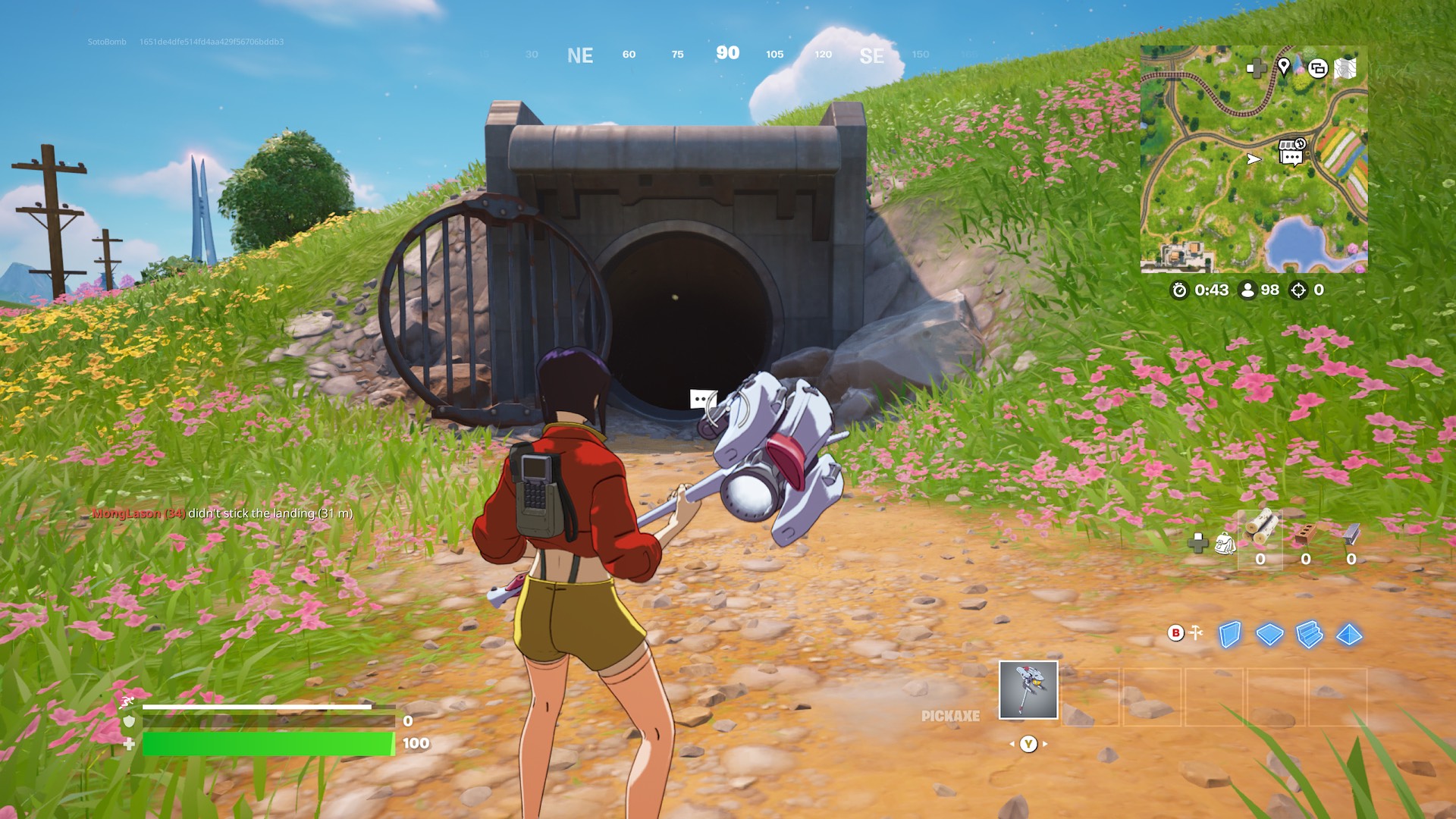Open the backpack inventory icon

pos(1225,544)
